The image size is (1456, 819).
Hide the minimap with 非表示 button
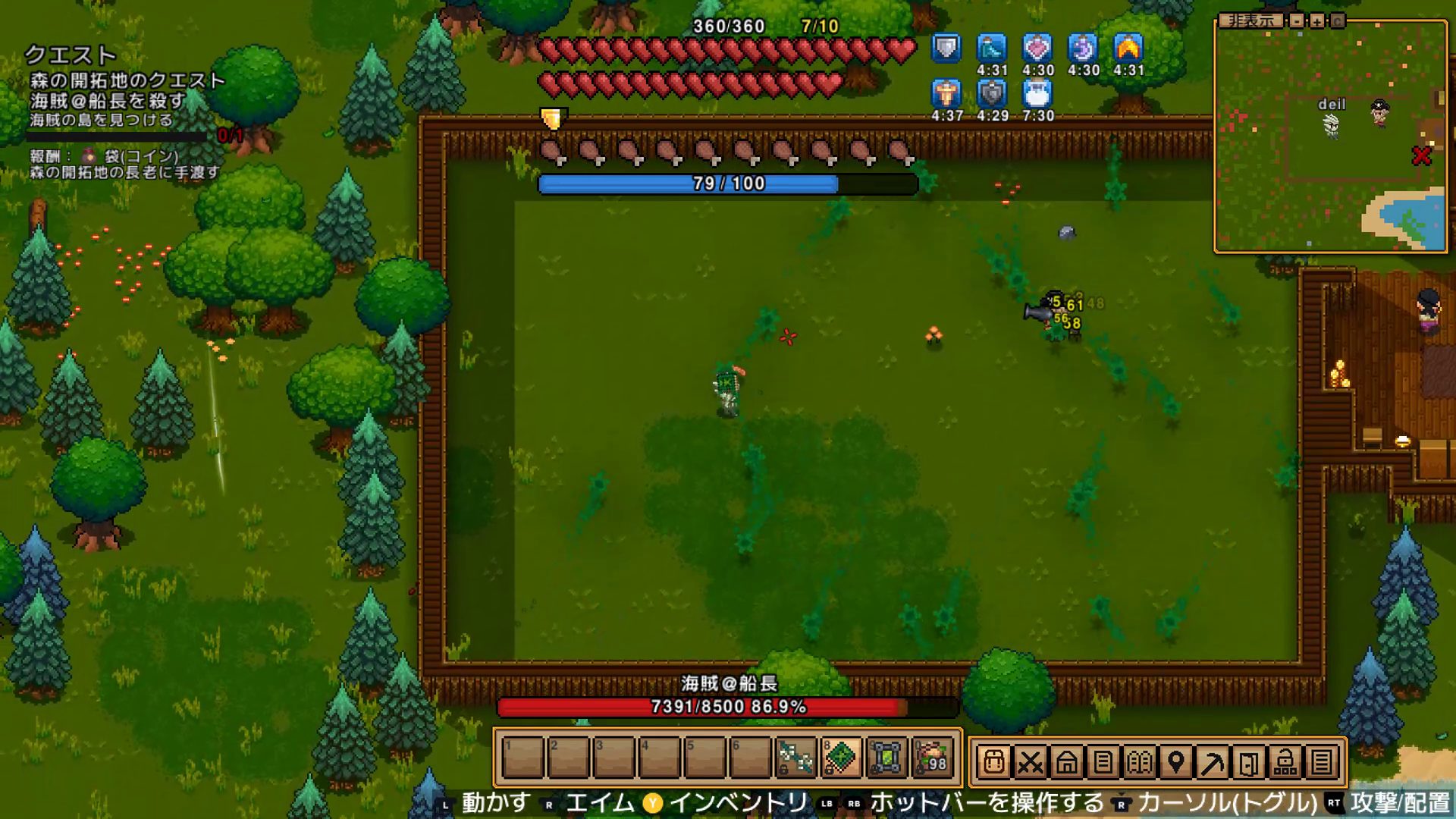(x=1251, y=20)
